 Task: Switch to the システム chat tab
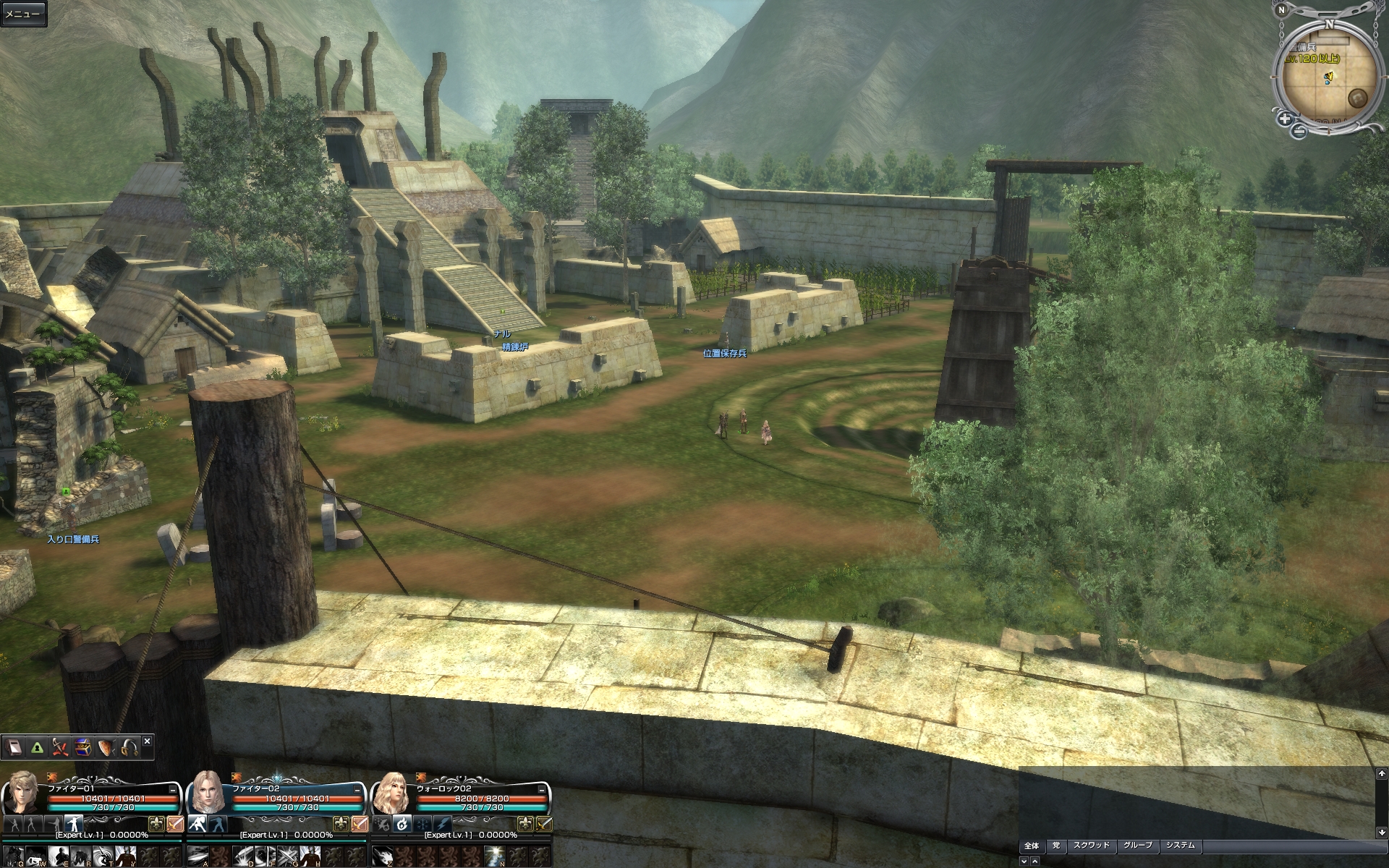point(1180,846)
